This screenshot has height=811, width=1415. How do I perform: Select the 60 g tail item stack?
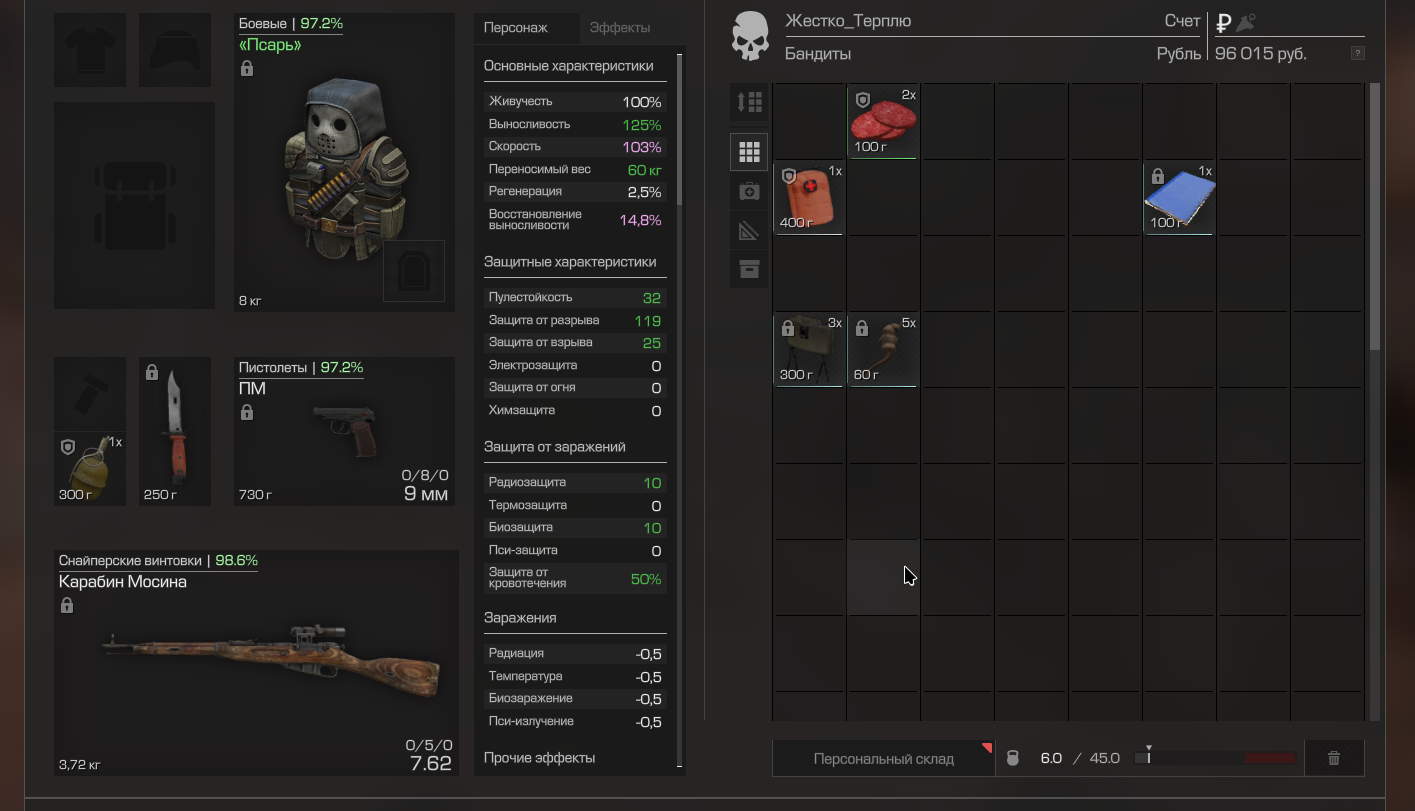coord(883,350)
